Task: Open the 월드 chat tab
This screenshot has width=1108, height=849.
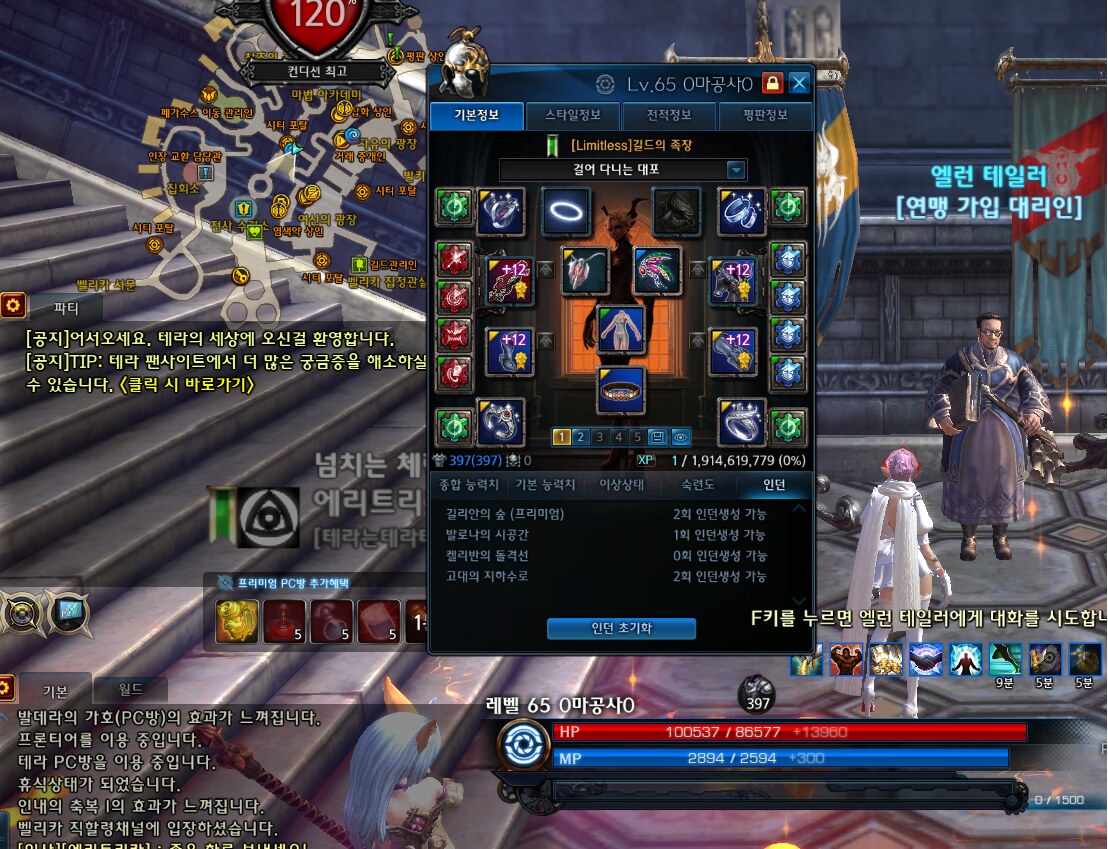Action: (130, 689)
